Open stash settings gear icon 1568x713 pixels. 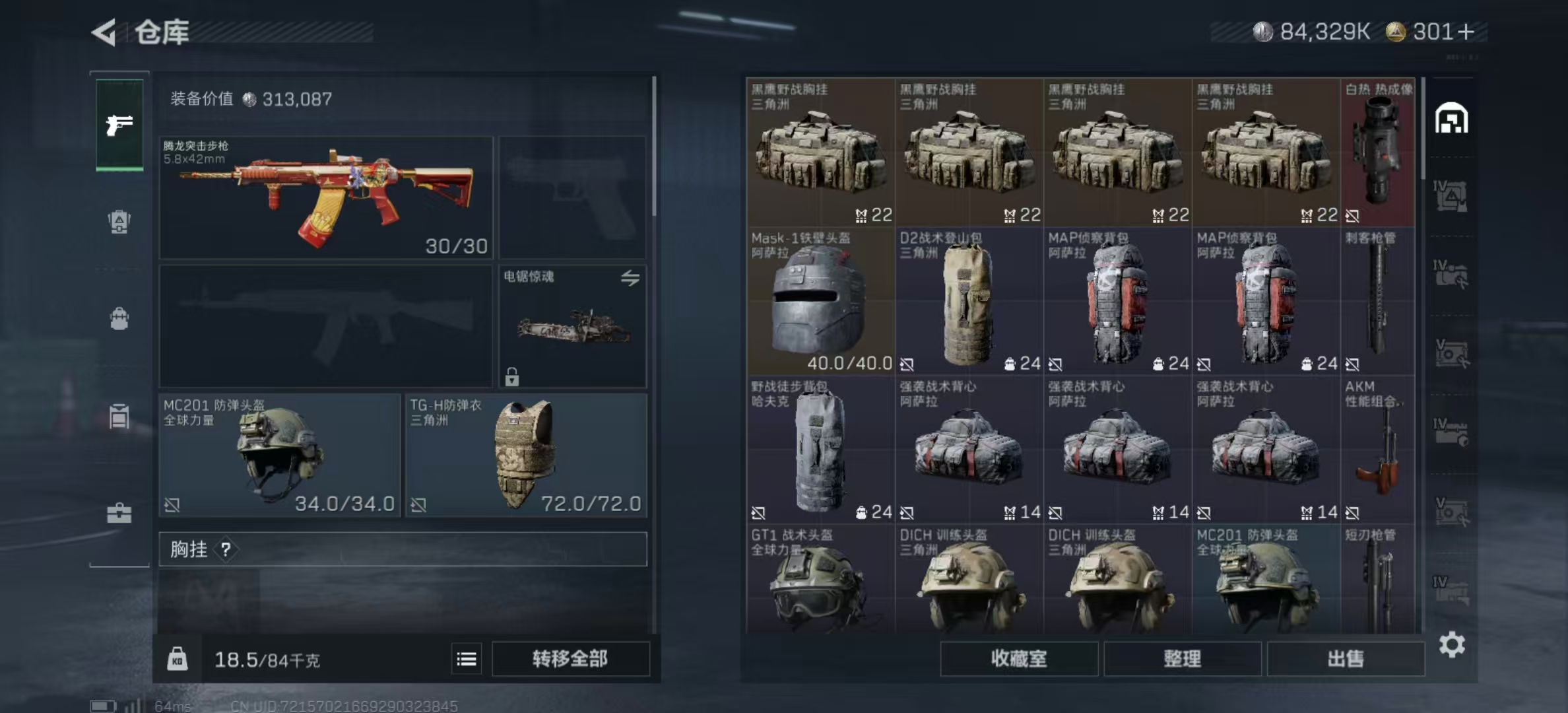[1452, 644]
